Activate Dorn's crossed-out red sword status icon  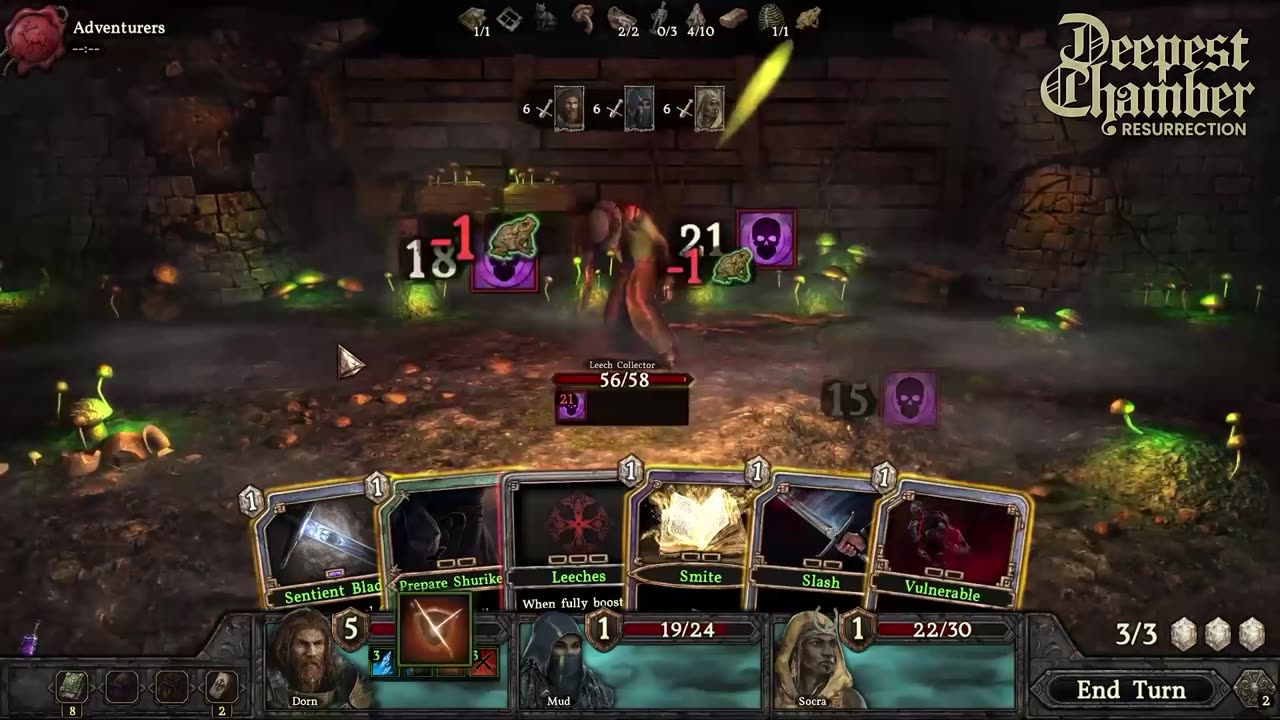click(x=484, y=661)
